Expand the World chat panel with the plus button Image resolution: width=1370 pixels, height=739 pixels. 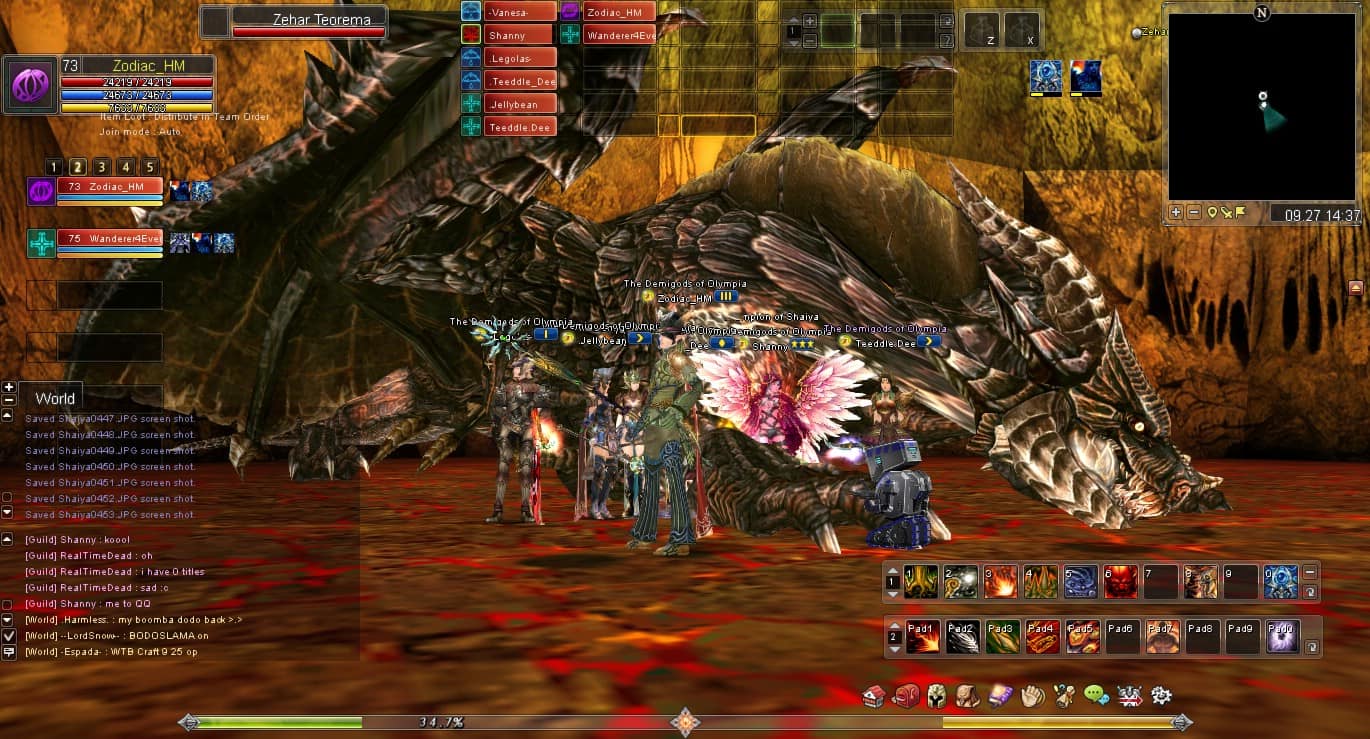pos(9,386)
